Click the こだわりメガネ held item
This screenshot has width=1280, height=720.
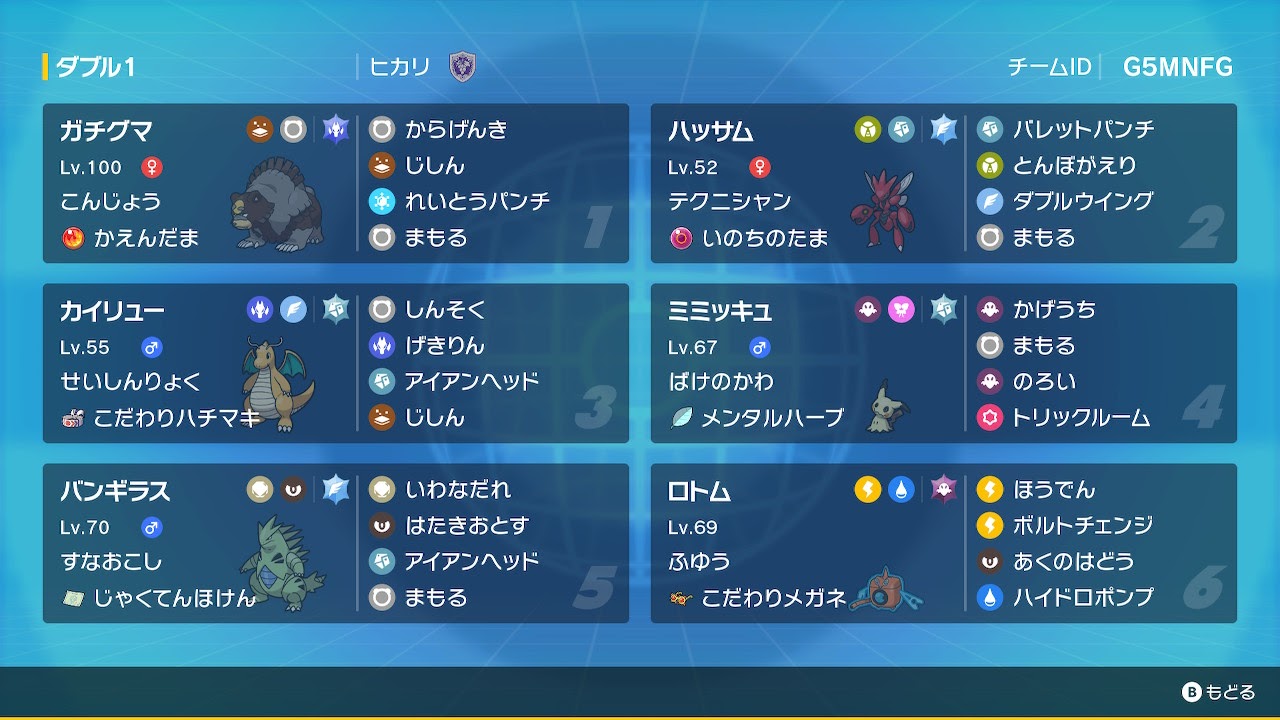(x=772, y=598)
